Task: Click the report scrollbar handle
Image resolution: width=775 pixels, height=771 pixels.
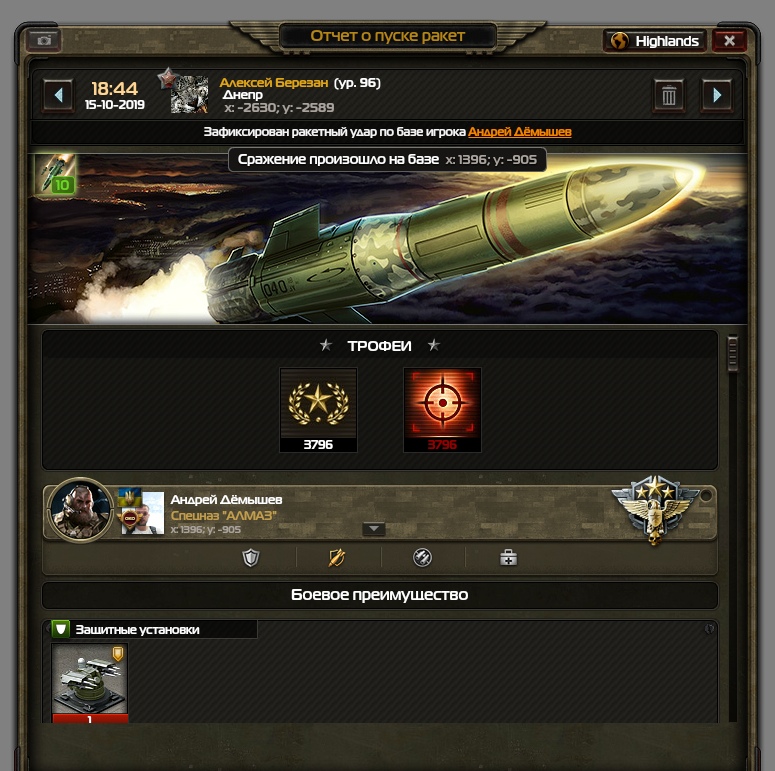Action: point(732,353)
